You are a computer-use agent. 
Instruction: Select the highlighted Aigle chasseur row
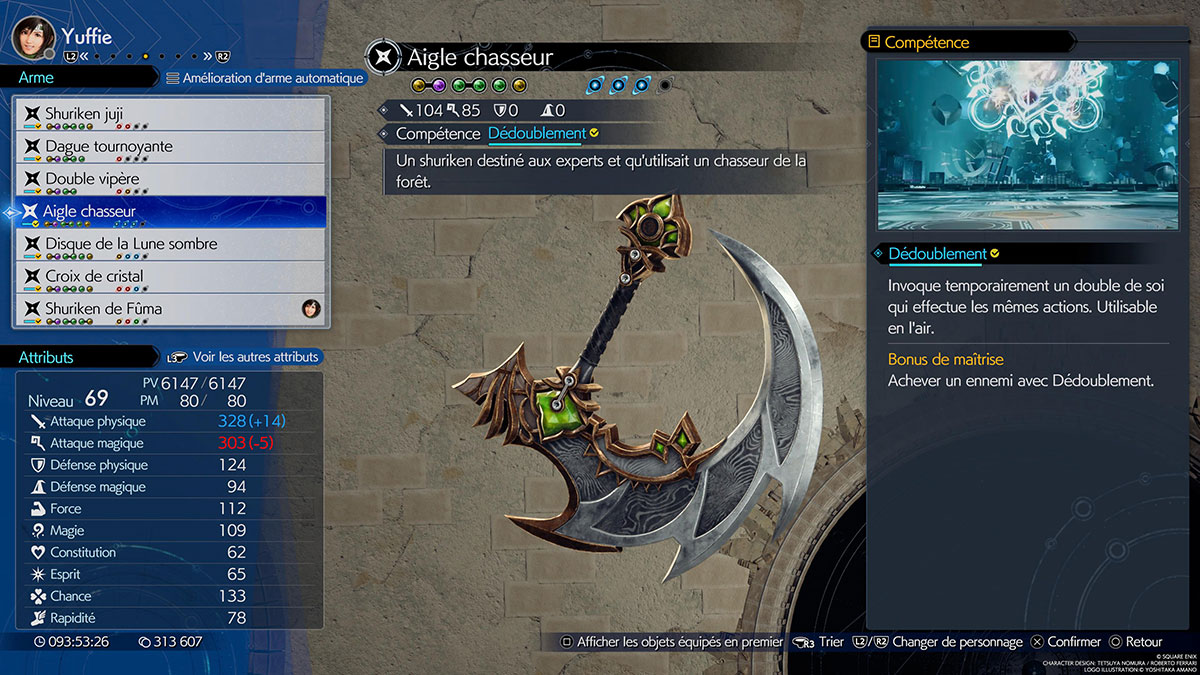170,211
